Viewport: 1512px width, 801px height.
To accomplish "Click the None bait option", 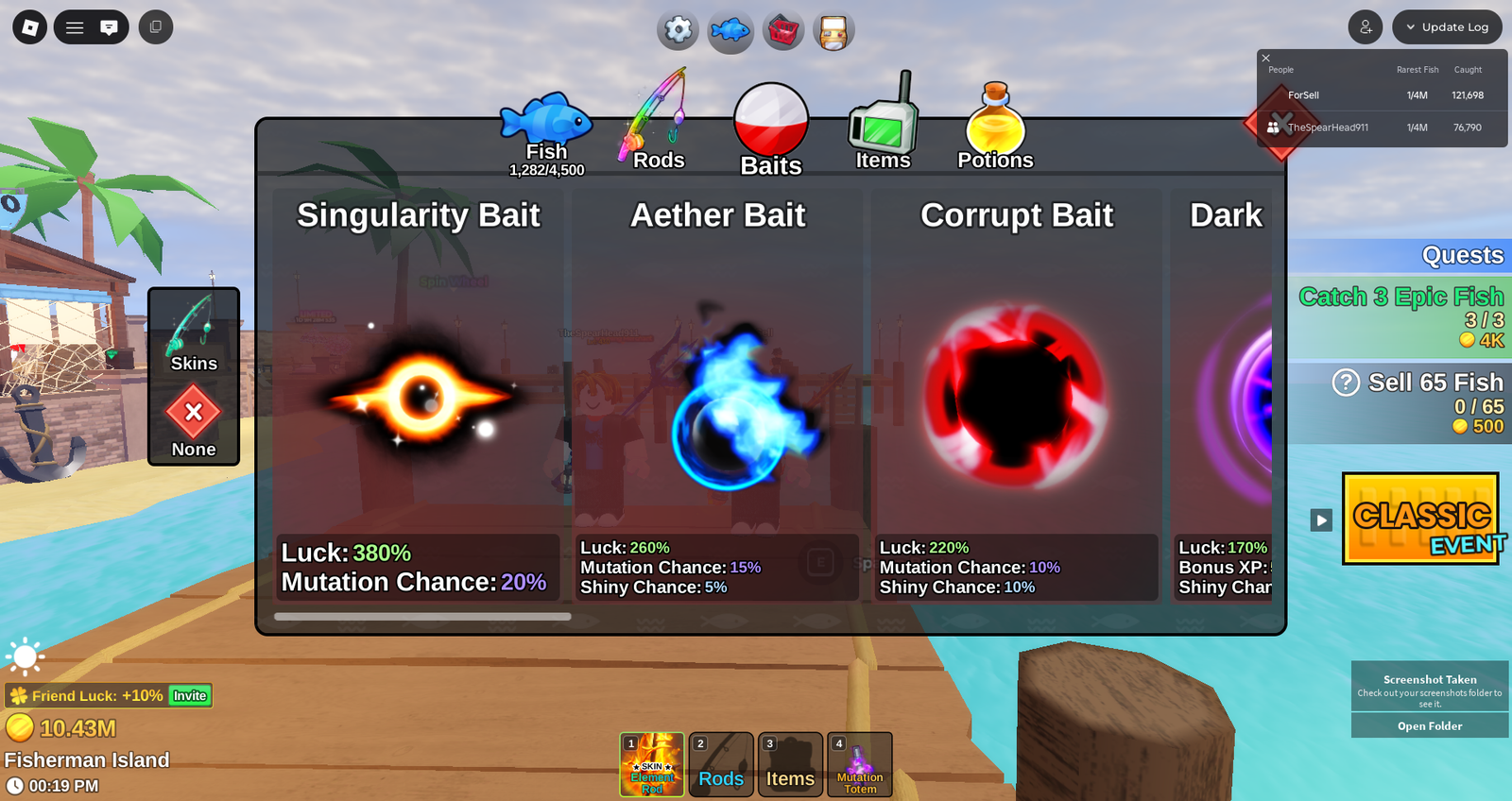I will (194, 420).
